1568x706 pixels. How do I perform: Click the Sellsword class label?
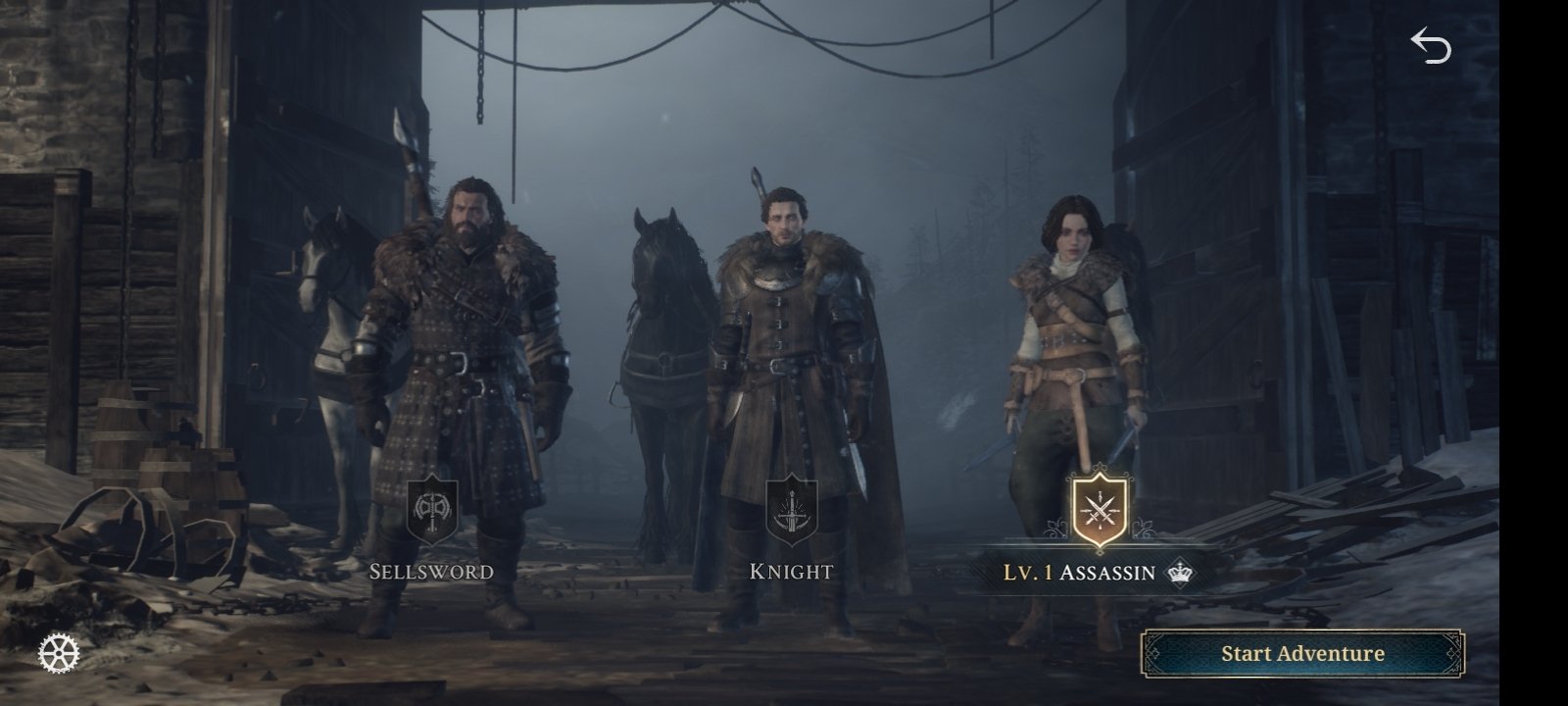click(x=431, y=572)
